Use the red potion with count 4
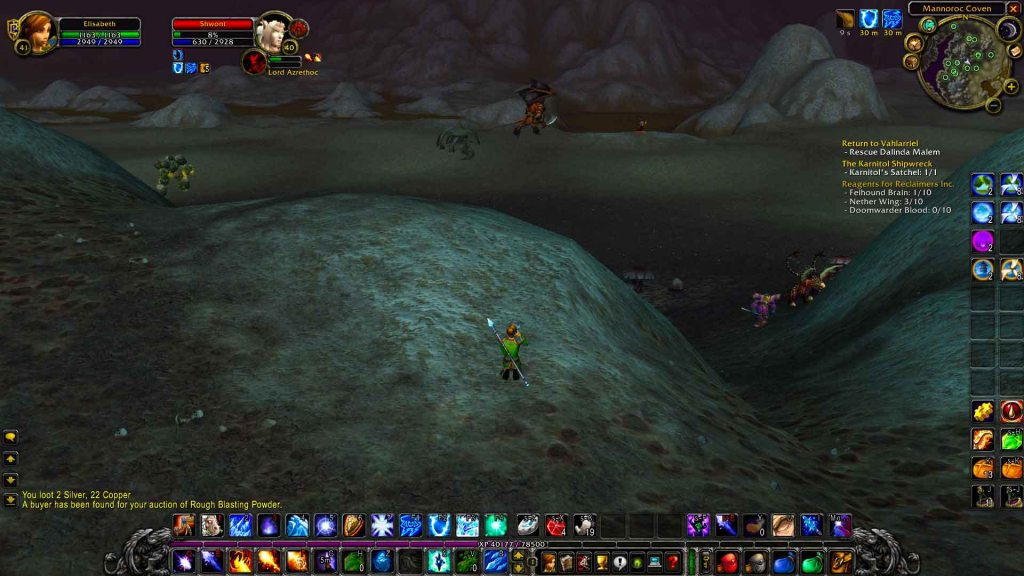 [555, 525]
